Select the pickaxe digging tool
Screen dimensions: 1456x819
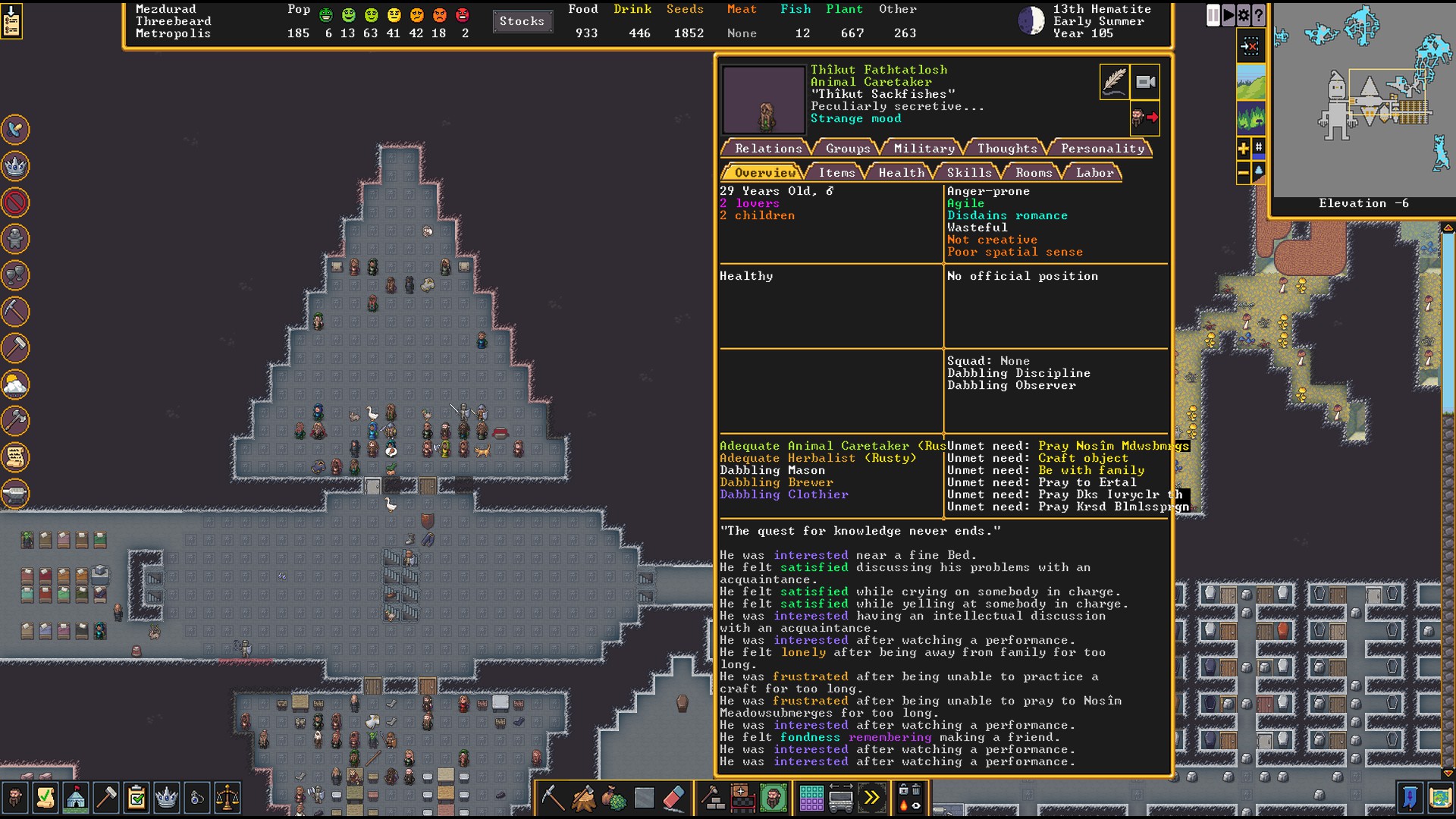pyautogui.click(x=553, y=798)
